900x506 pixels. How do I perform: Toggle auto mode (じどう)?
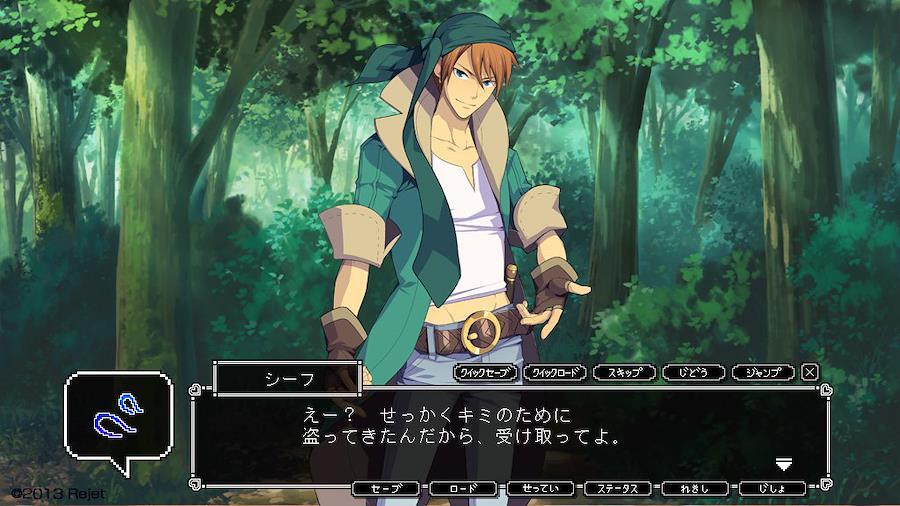[694, 372]
